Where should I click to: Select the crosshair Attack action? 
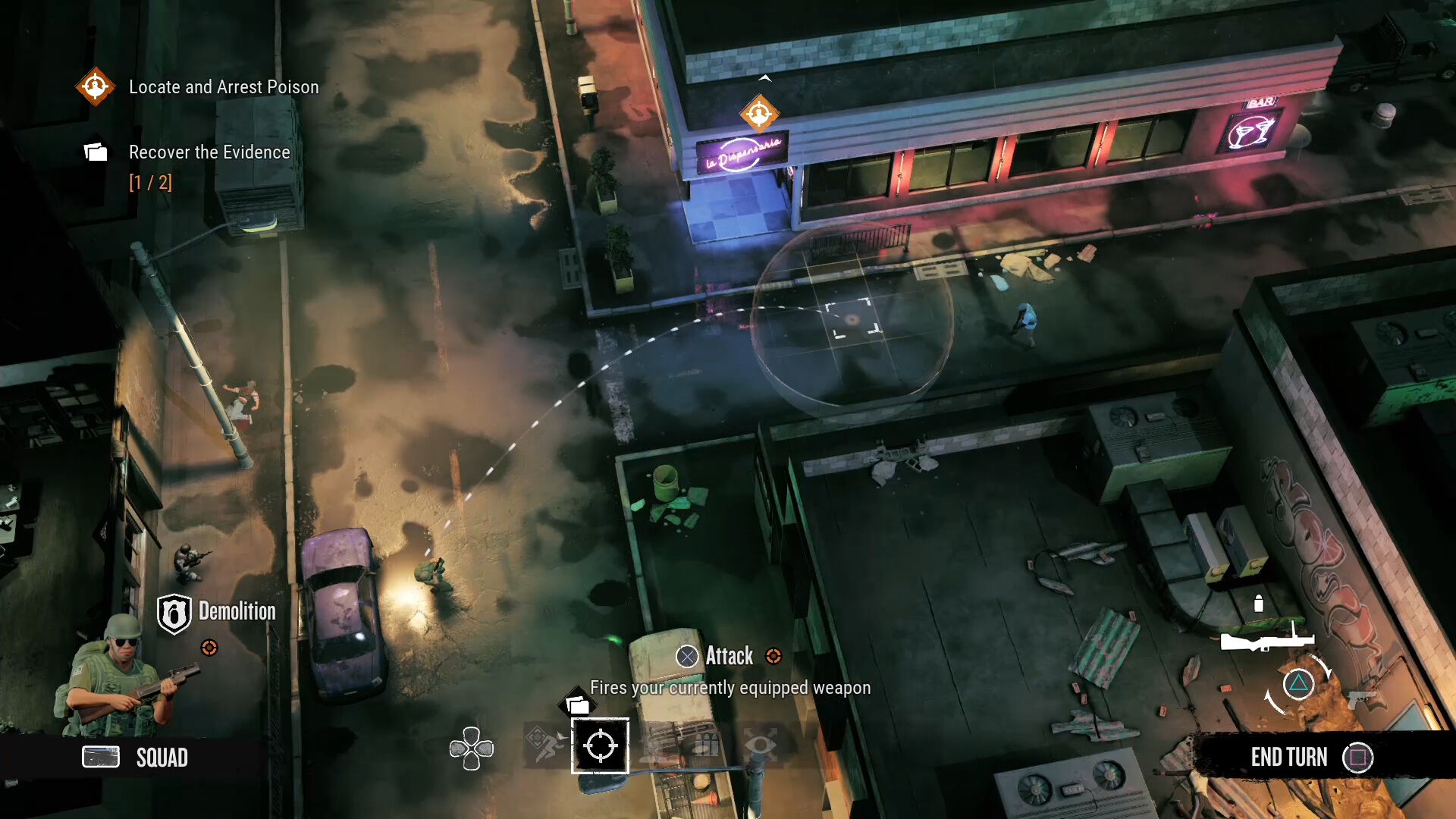click(600, 745)
